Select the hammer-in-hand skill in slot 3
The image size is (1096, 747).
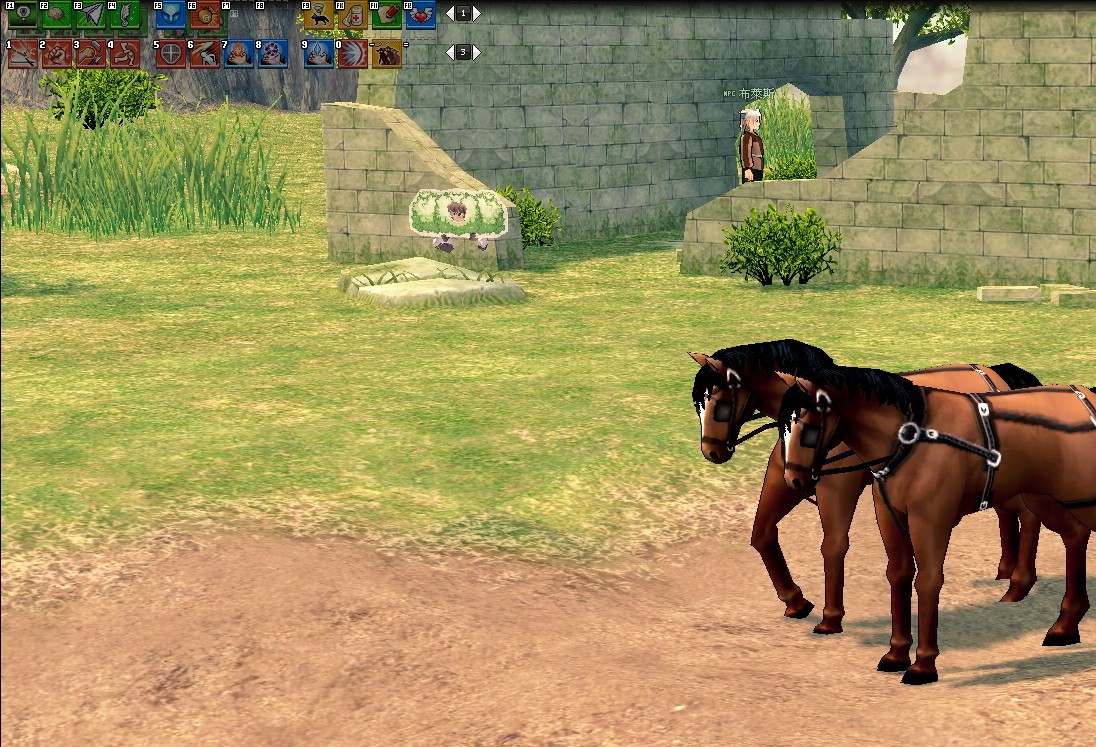[90, 54]
